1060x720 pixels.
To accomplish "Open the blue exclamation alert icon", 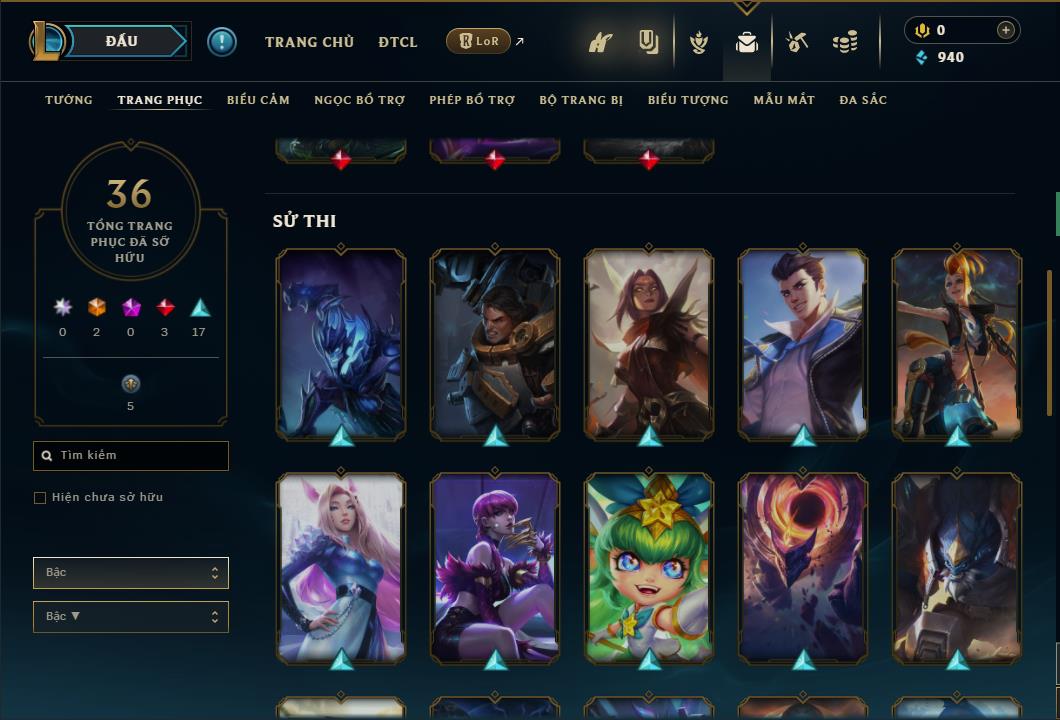I will (222, 42).
